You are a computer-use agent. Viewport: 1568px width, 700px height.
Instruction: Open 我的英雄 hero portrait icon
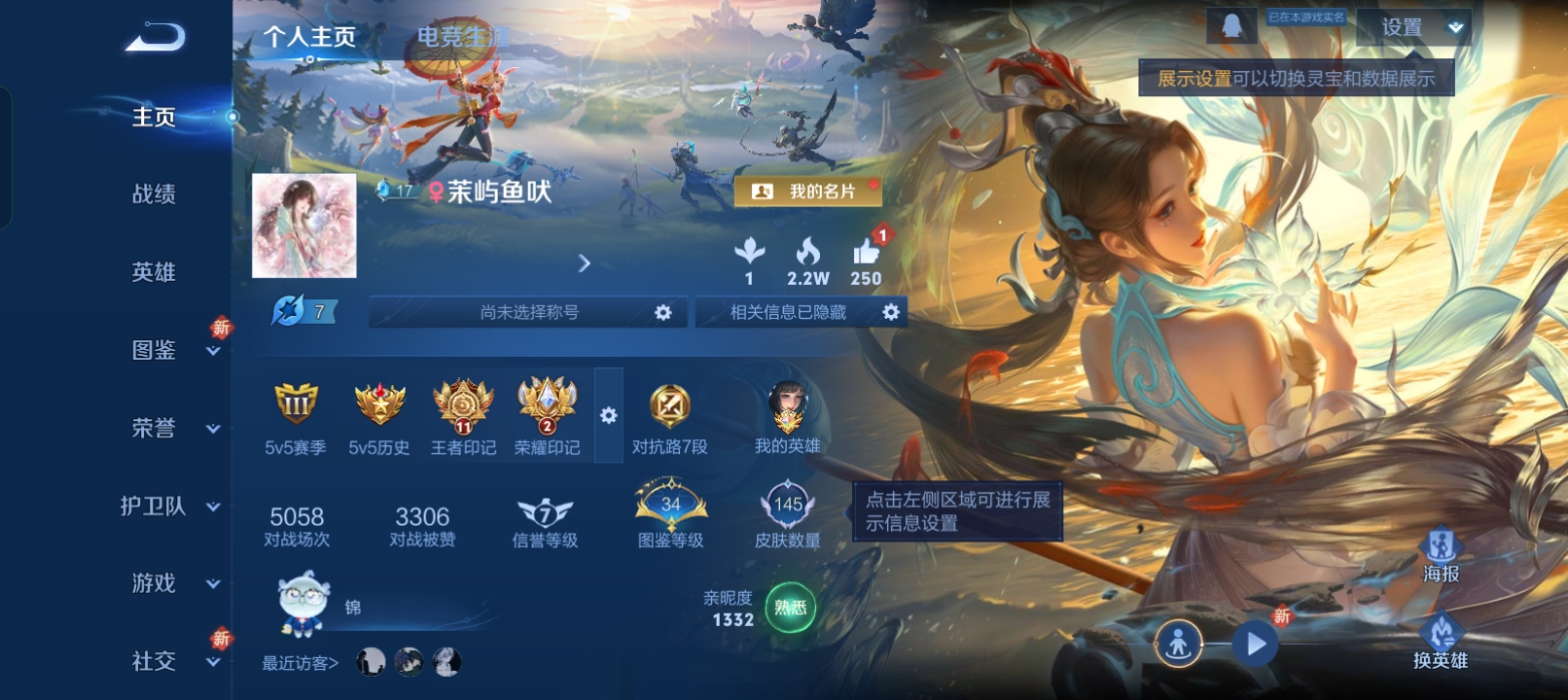[x=790, y=406]
